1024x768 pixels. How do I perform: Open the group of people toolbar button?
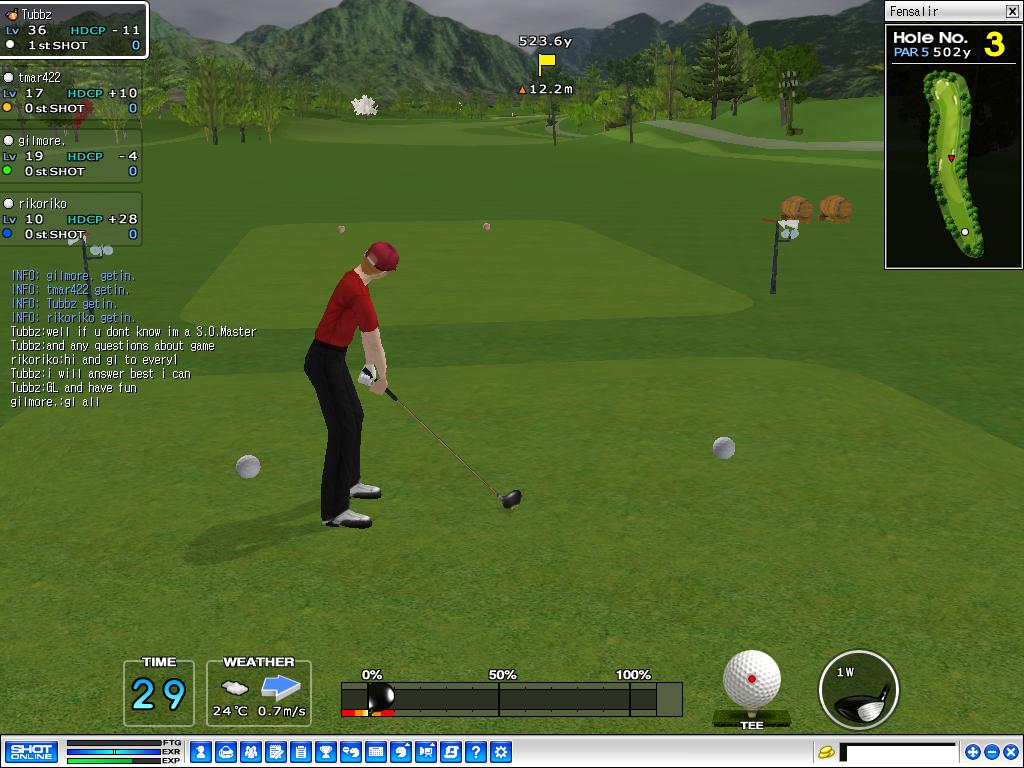tap(251, 752)
